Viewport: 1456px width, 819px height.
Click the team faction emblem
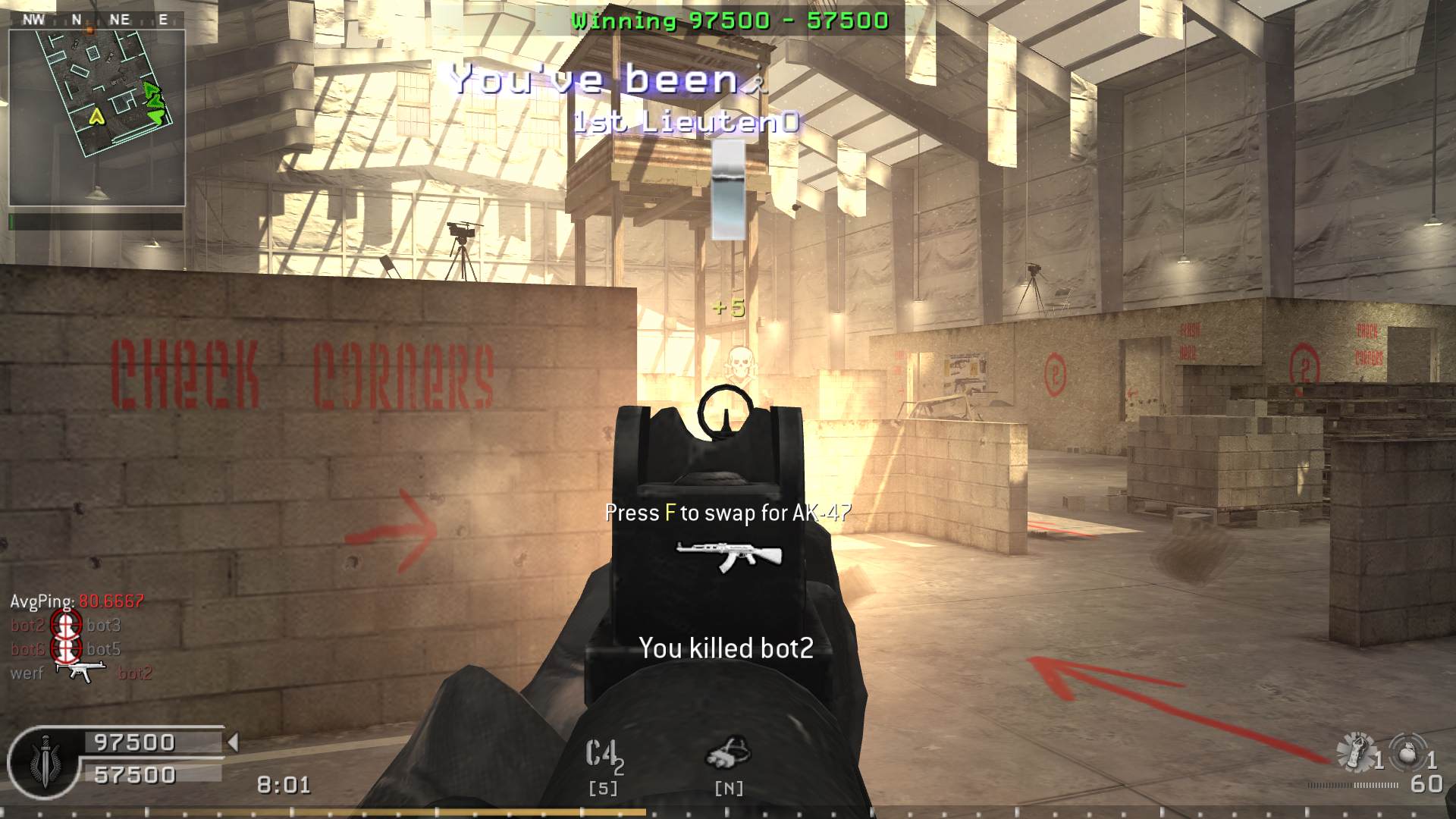(45, 763)
